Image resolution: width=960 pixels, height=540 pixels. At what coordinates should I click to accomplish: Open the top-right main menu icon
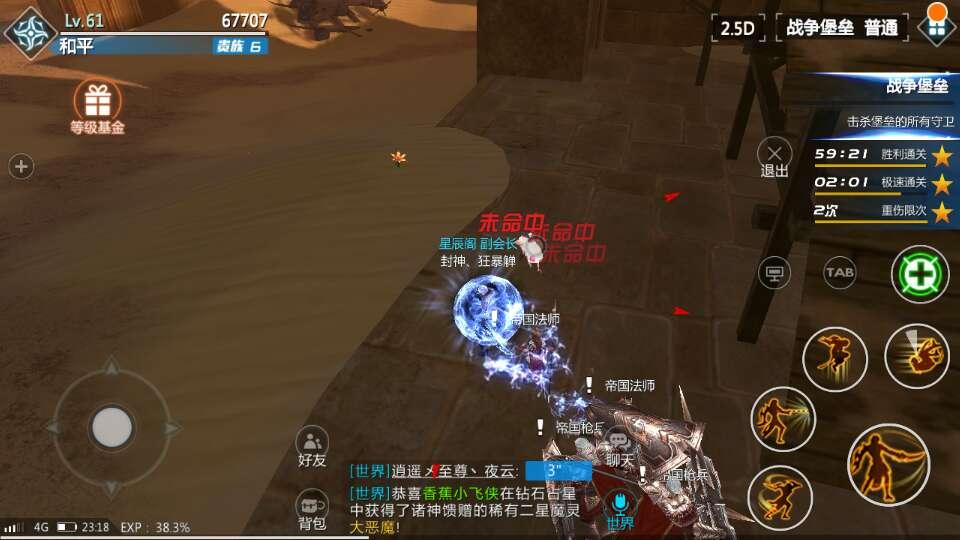click(x=936, y=26)
